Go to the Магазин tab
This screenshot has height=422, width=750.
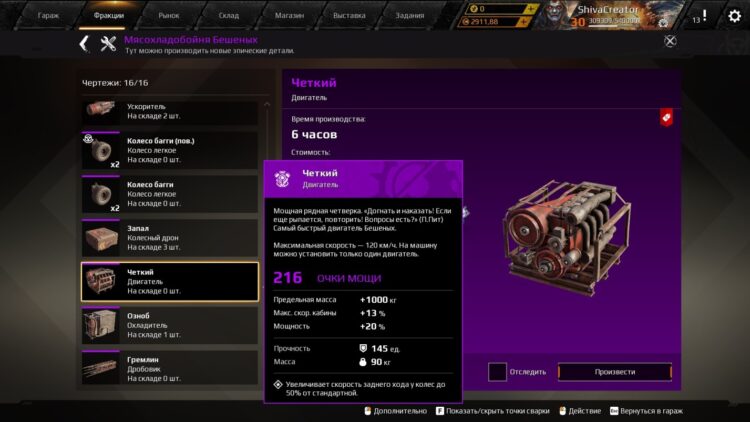pos(290,16)
